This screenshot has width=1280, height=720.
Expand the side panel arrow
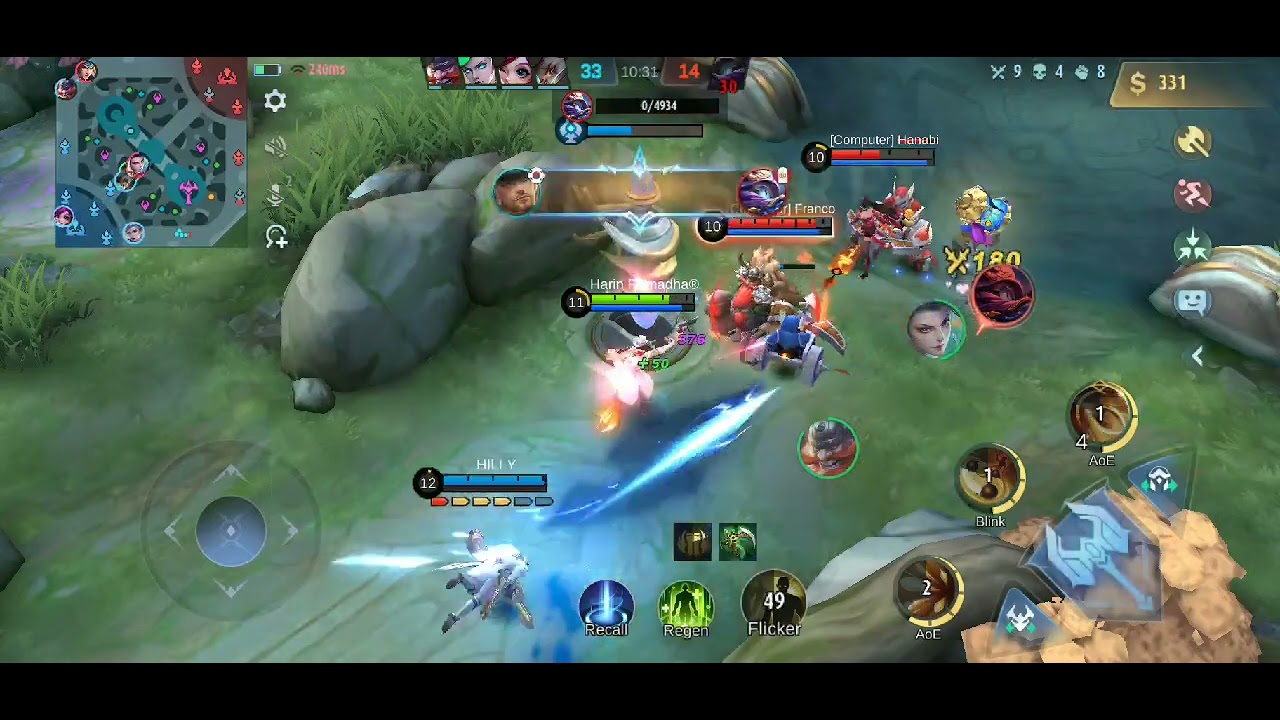[1197, 356]
